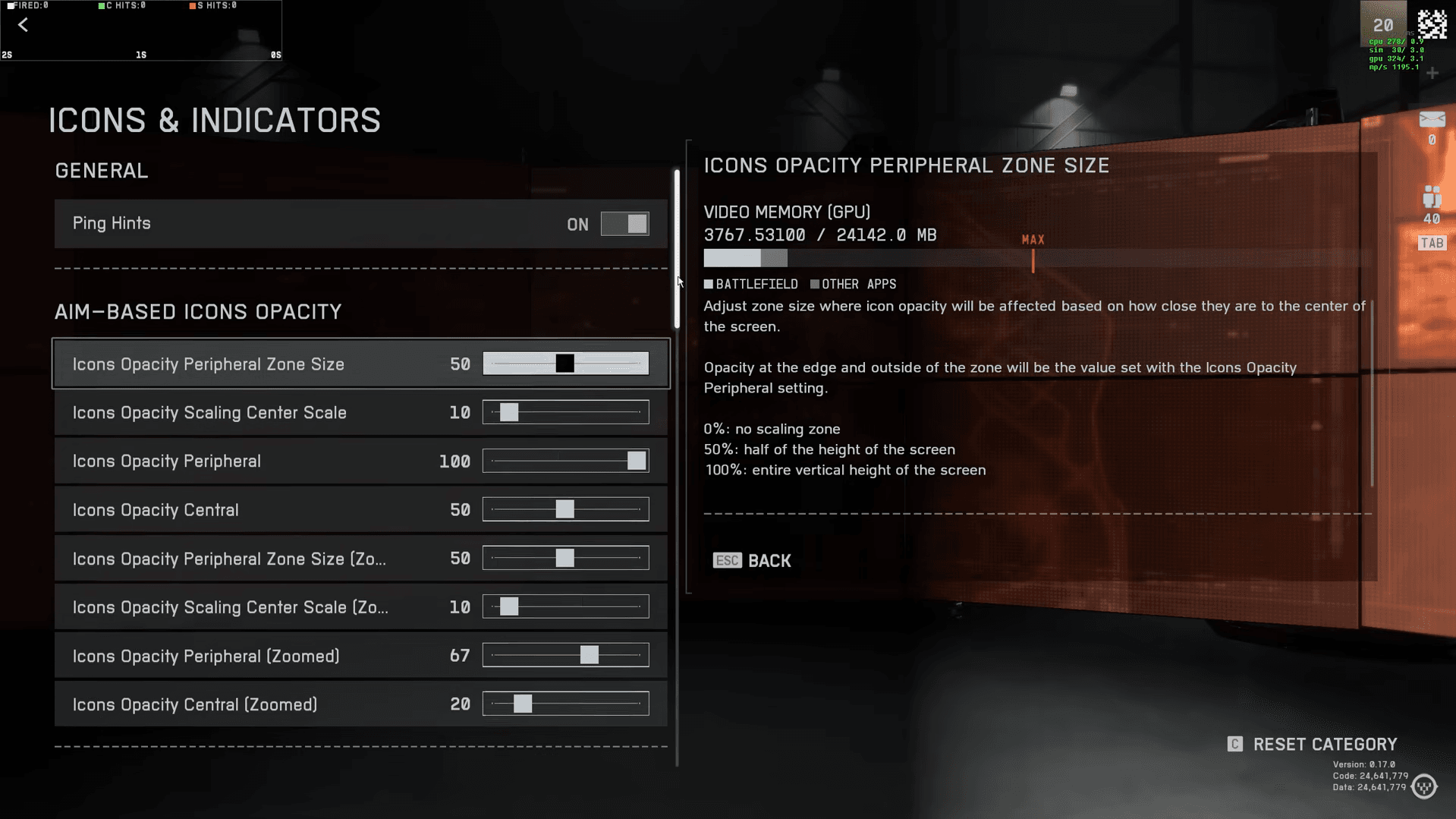Viewport: 1456px width, 819px height.
Task: Open the squad players icon
Action: coord(1432,197)
